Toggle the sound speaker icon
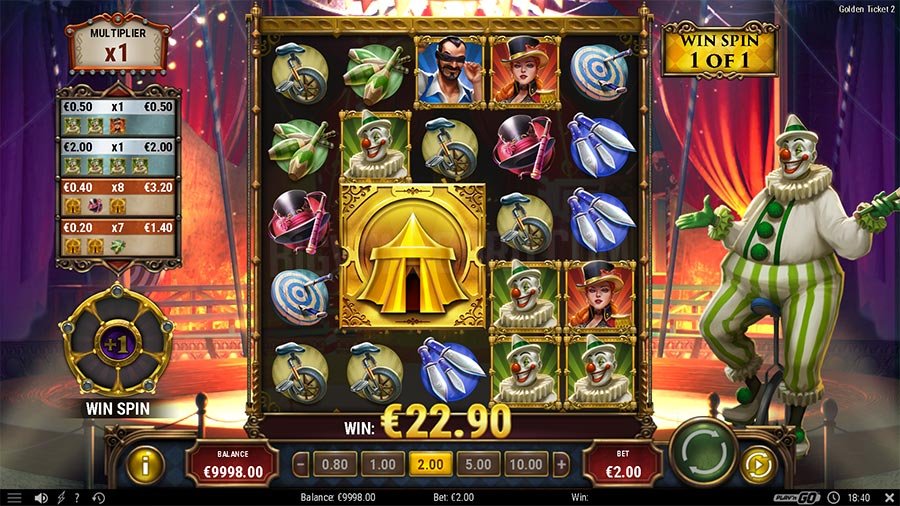Screen dimensions: 900x506 click(x=41, y=497)
